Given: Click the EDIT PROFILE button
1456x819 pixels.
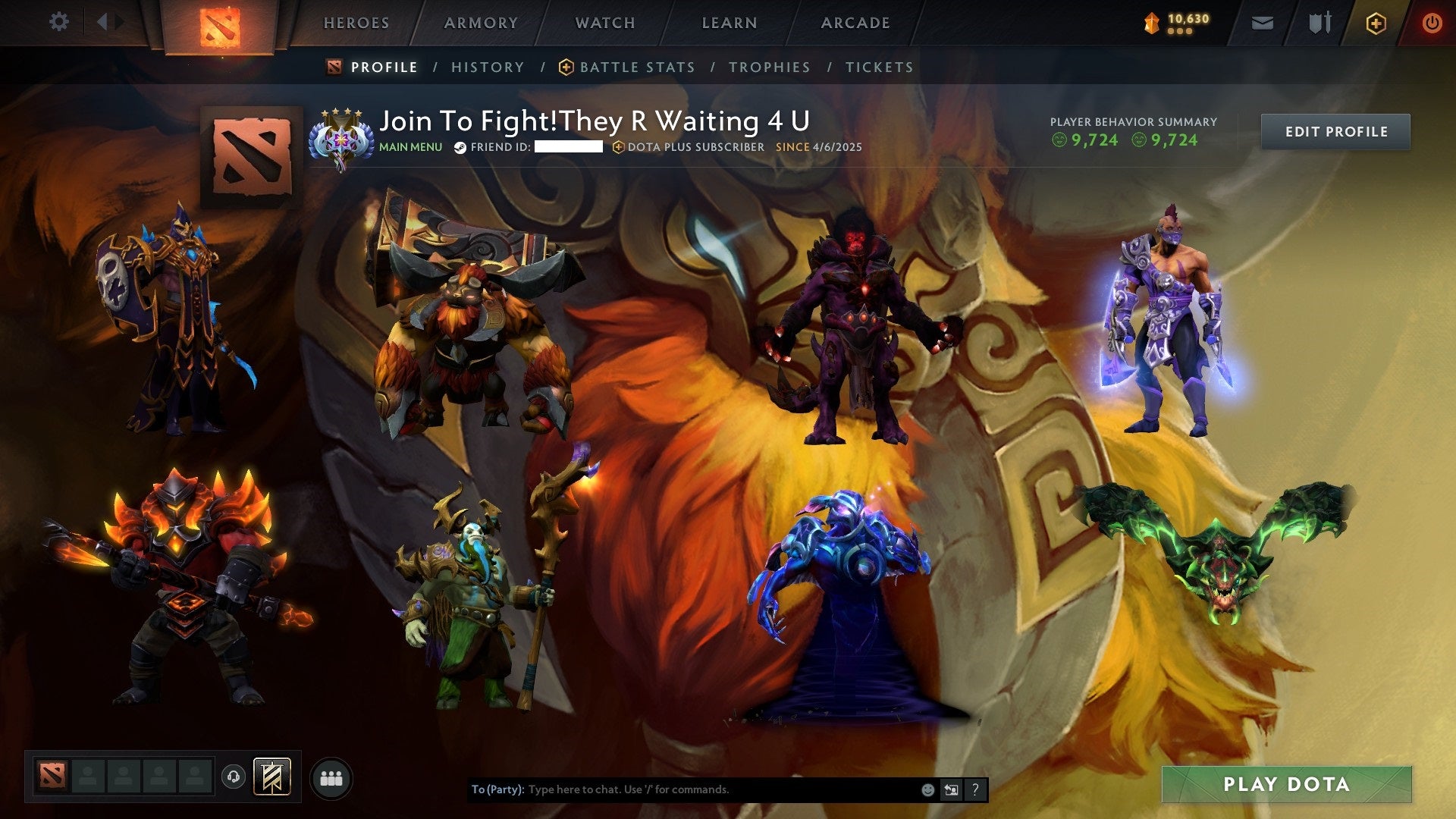Looking at the screenshot, I should tap(1335, 130).
